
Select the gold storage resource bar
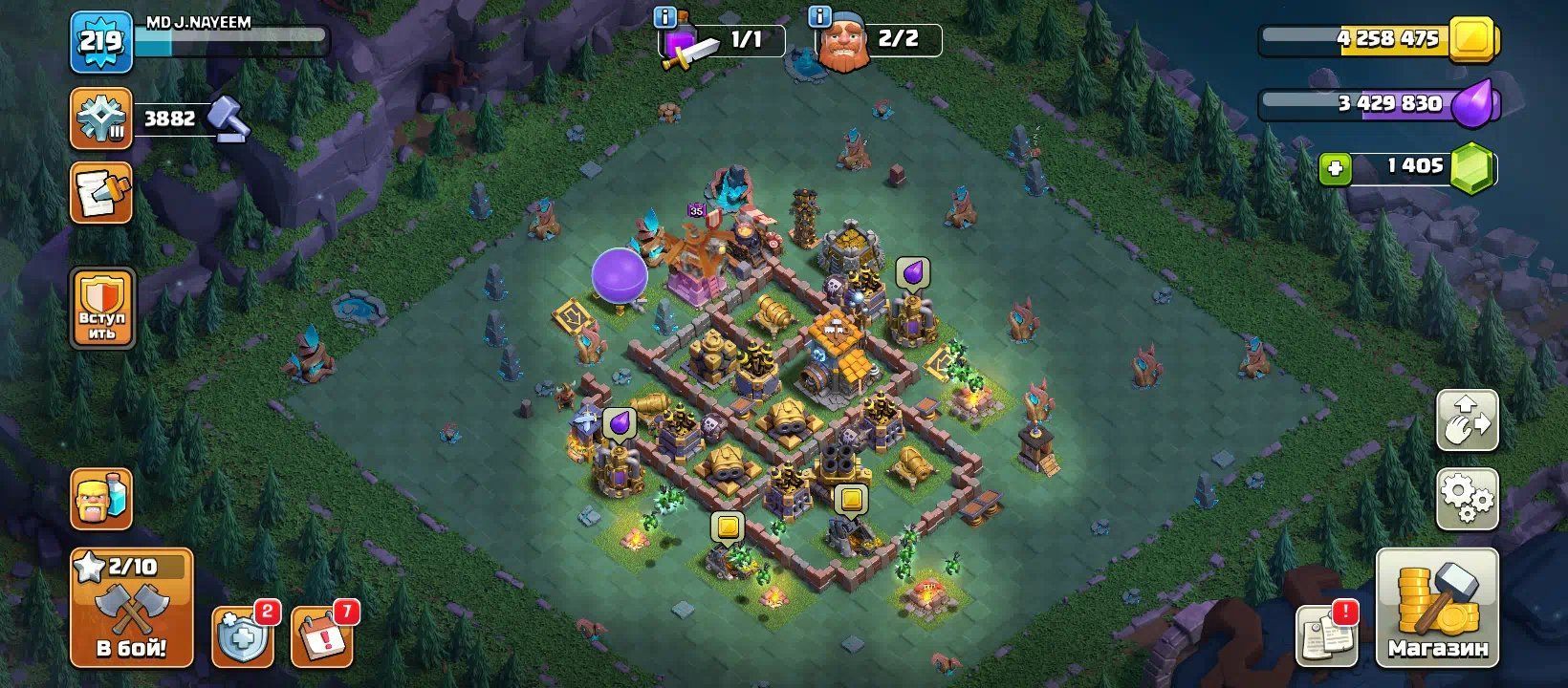click(1377, 40)
